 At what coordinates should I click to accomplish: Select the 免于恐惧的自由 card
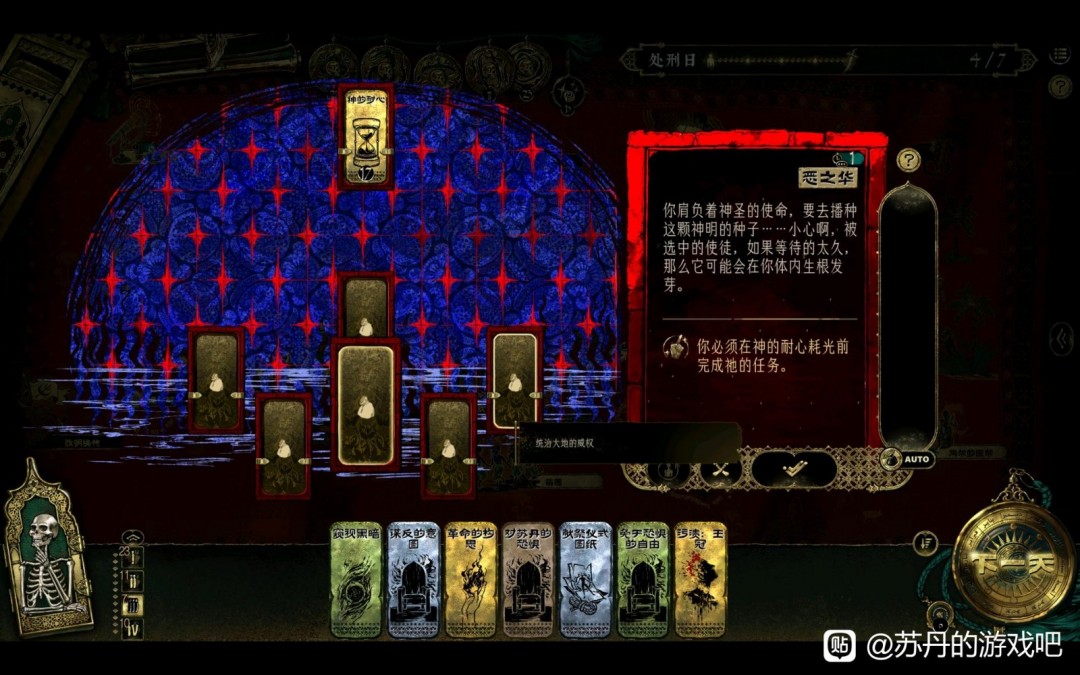(x=642, y=580)
